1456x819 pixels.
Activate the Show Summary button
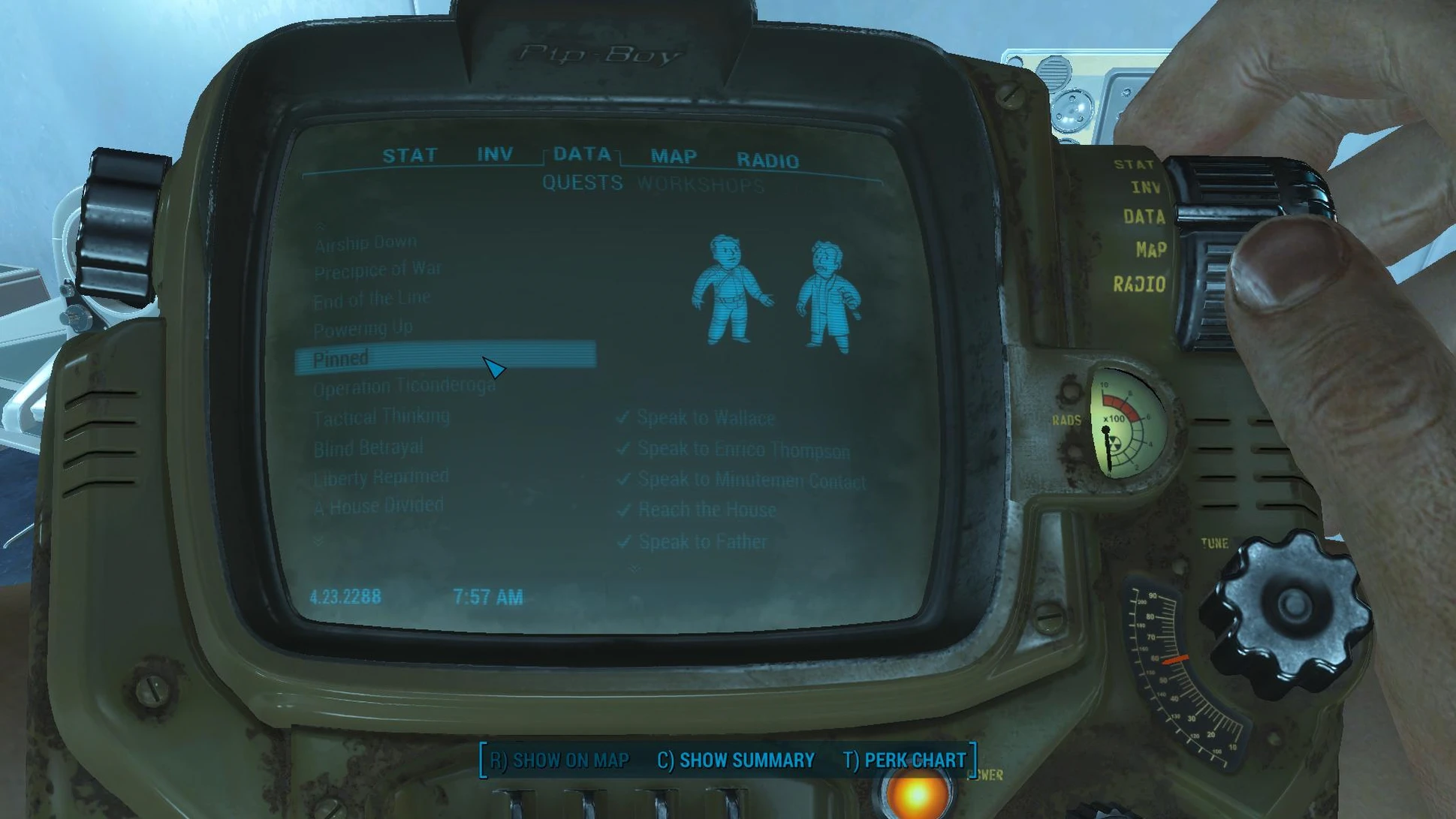(736, 760)
